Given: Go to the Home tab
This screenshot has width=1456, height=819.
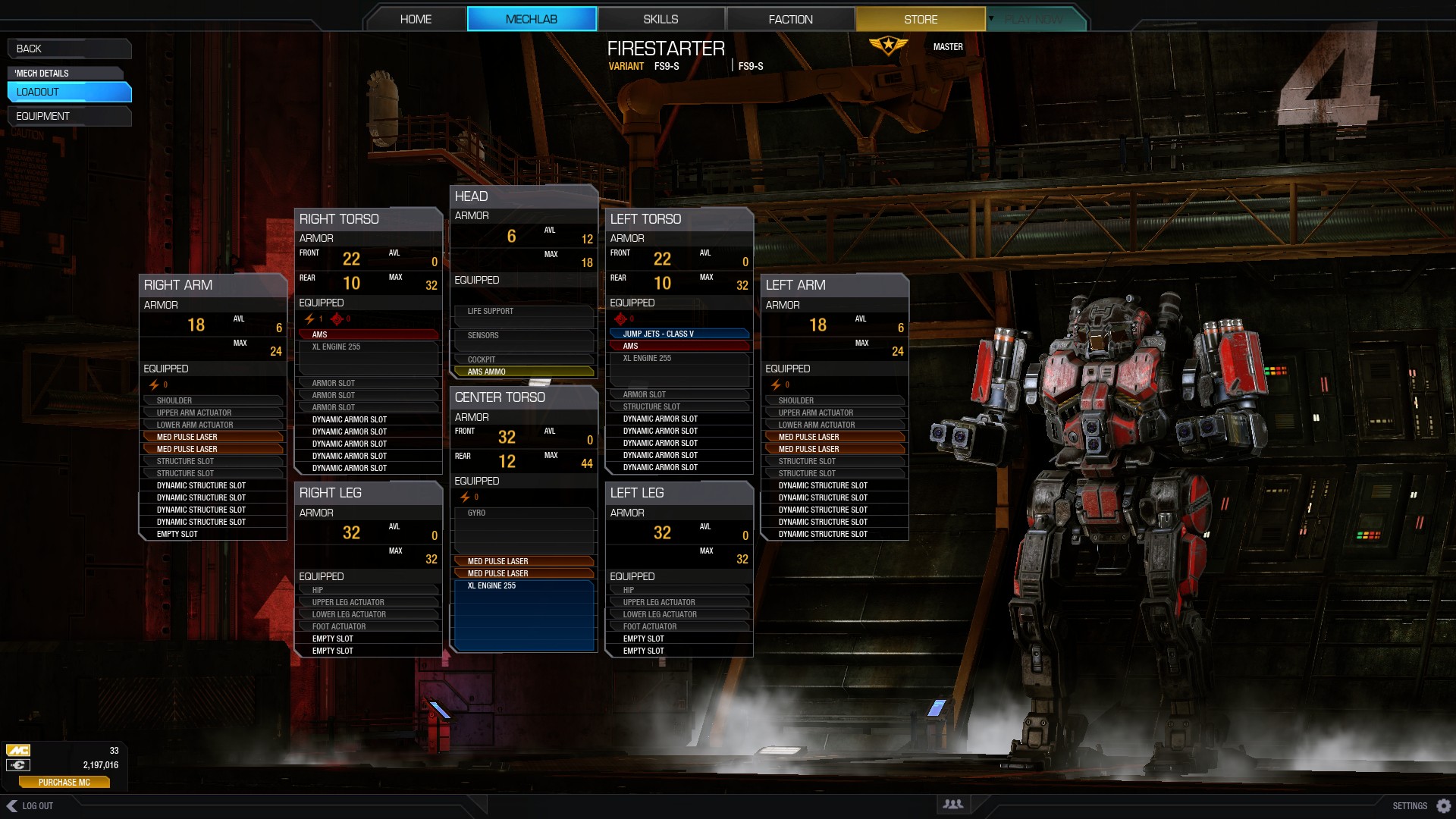Looking at the screenshot, I should click(416, 19).
